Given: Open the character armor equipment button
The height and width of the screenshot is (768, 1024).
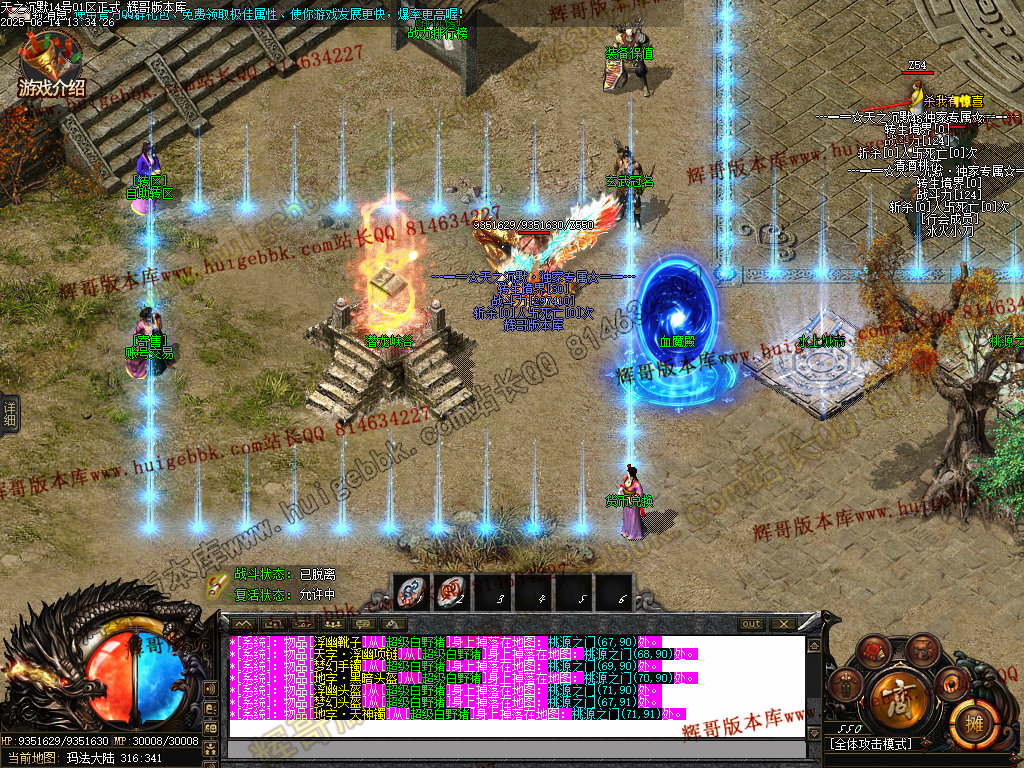Looking at the screenshot, I should pyautogui.click(x=846, y=686).
